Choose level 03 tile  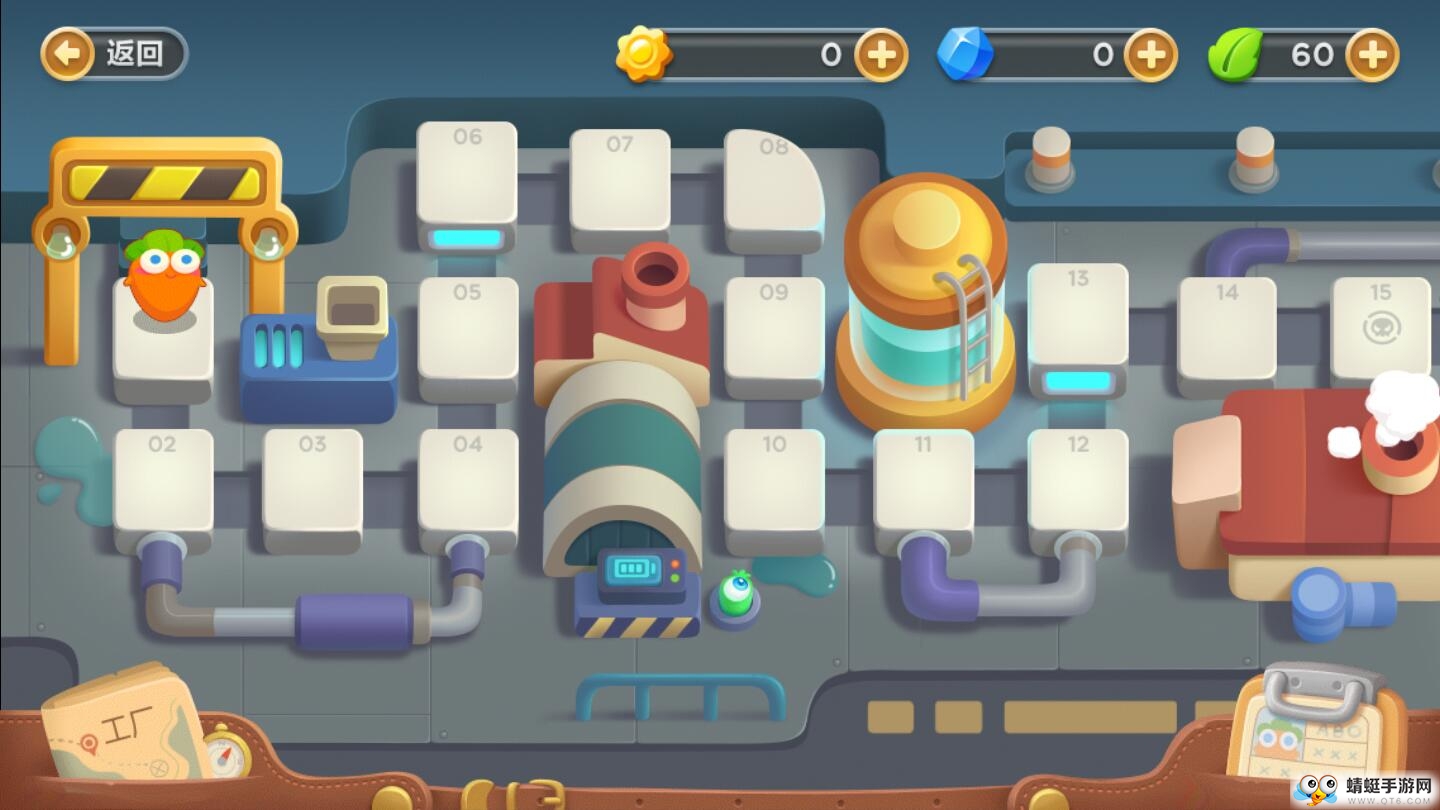pyautogui.click(x=312, y=484)
